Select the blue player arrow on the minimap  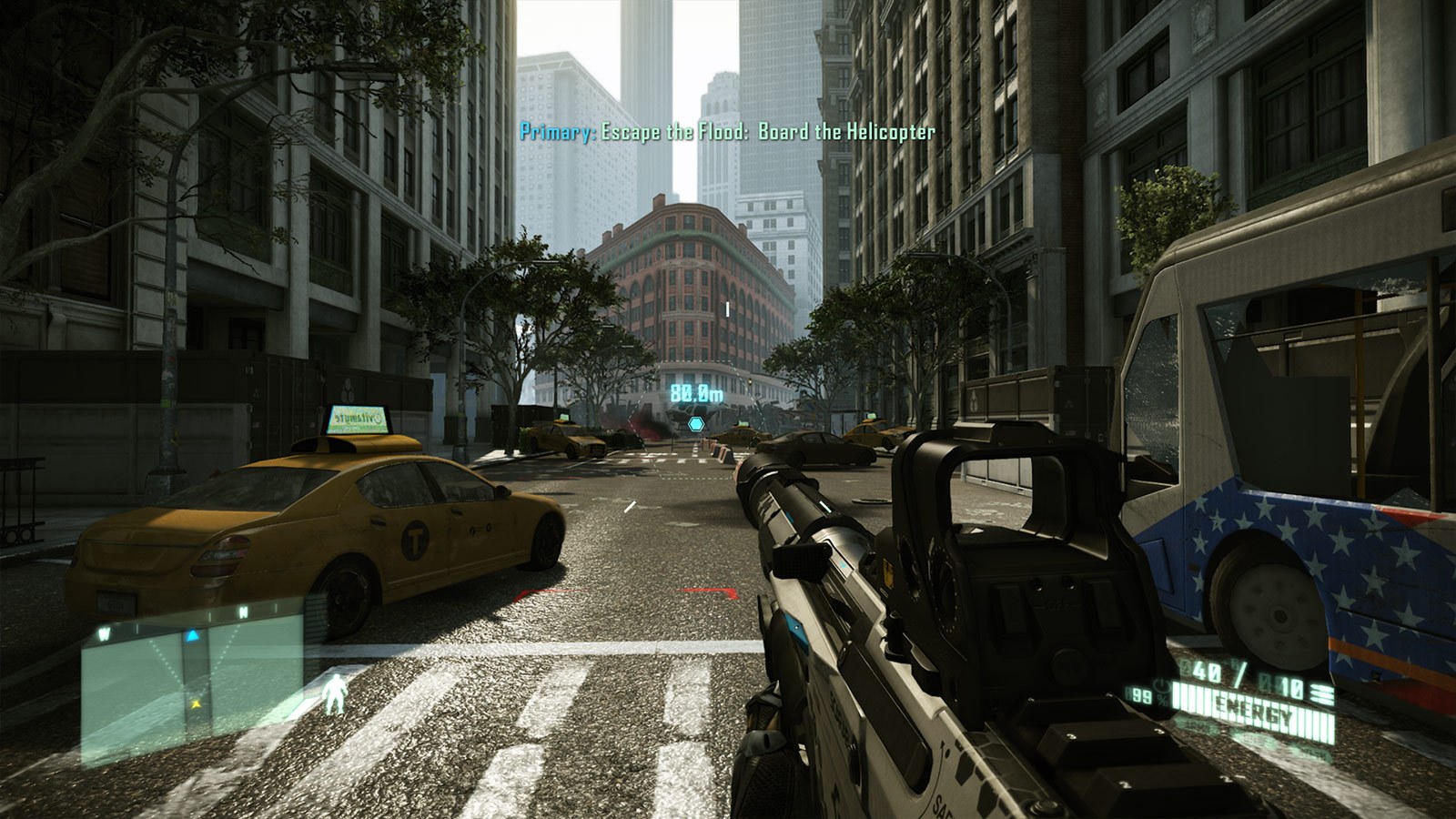click(x=192, y=636)
